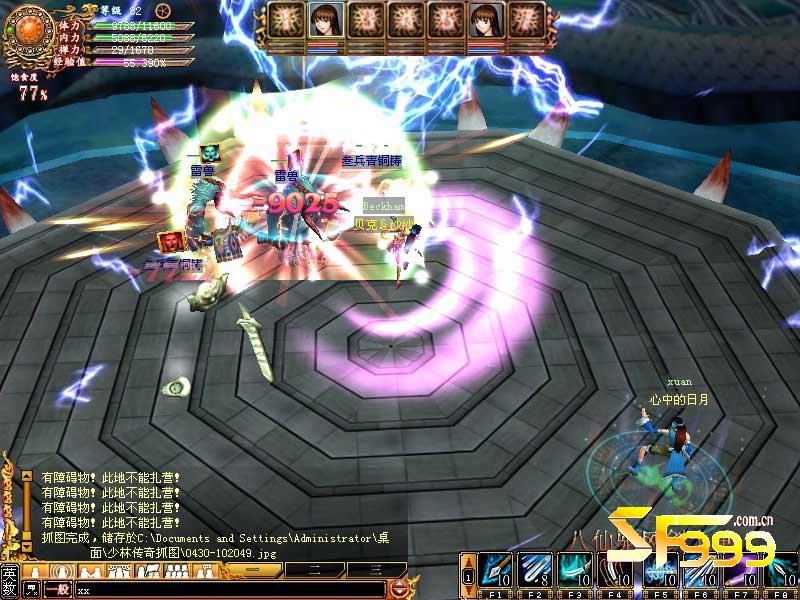Image resolution: width=800 pixels, height=600 pixels.
Task: Click the red round button beside chat input
Action: 400,589
